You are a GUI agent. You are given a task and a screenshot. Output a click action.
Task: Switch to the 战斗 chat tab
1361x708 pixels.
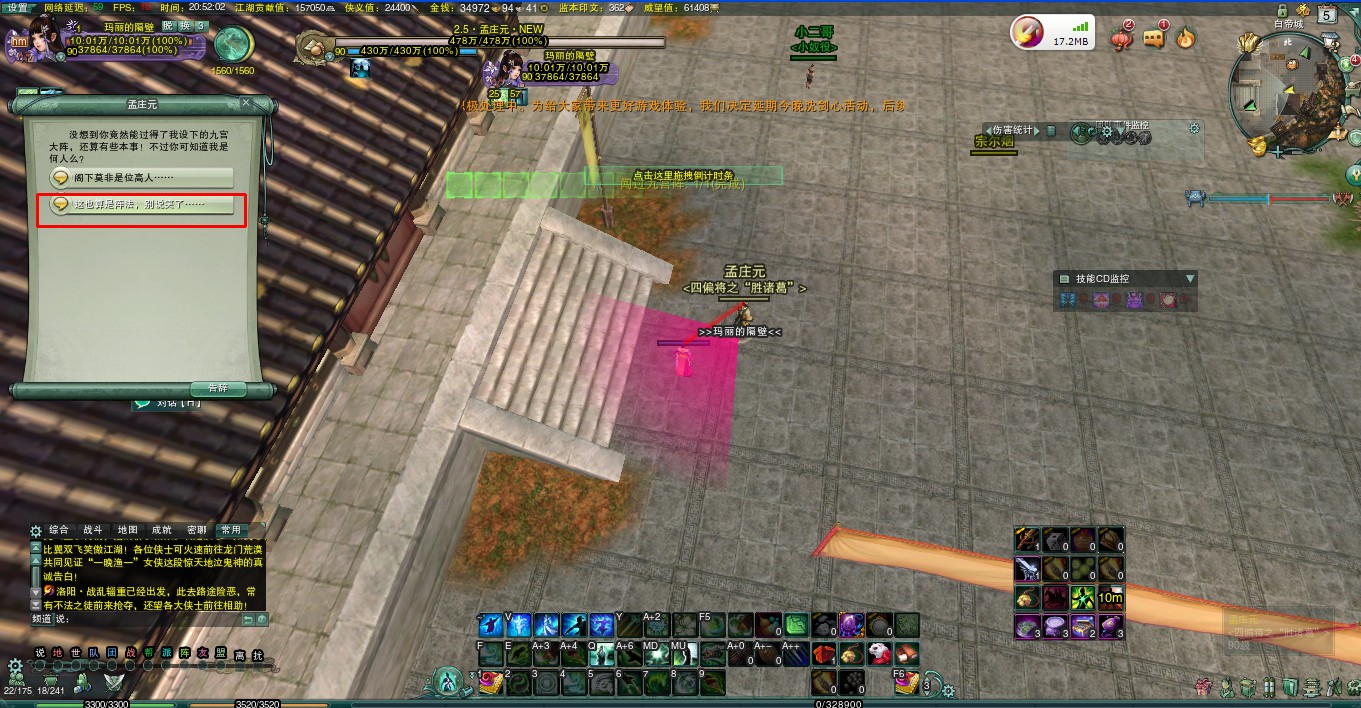point(93,530)
